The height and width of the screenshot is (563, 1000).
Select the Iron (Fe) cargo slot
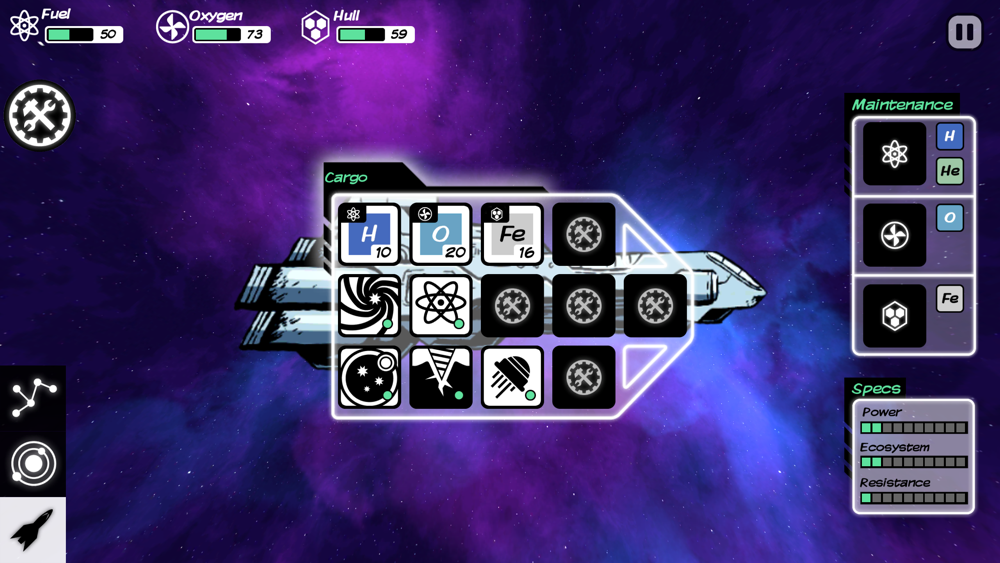click(x=512, y=234)
